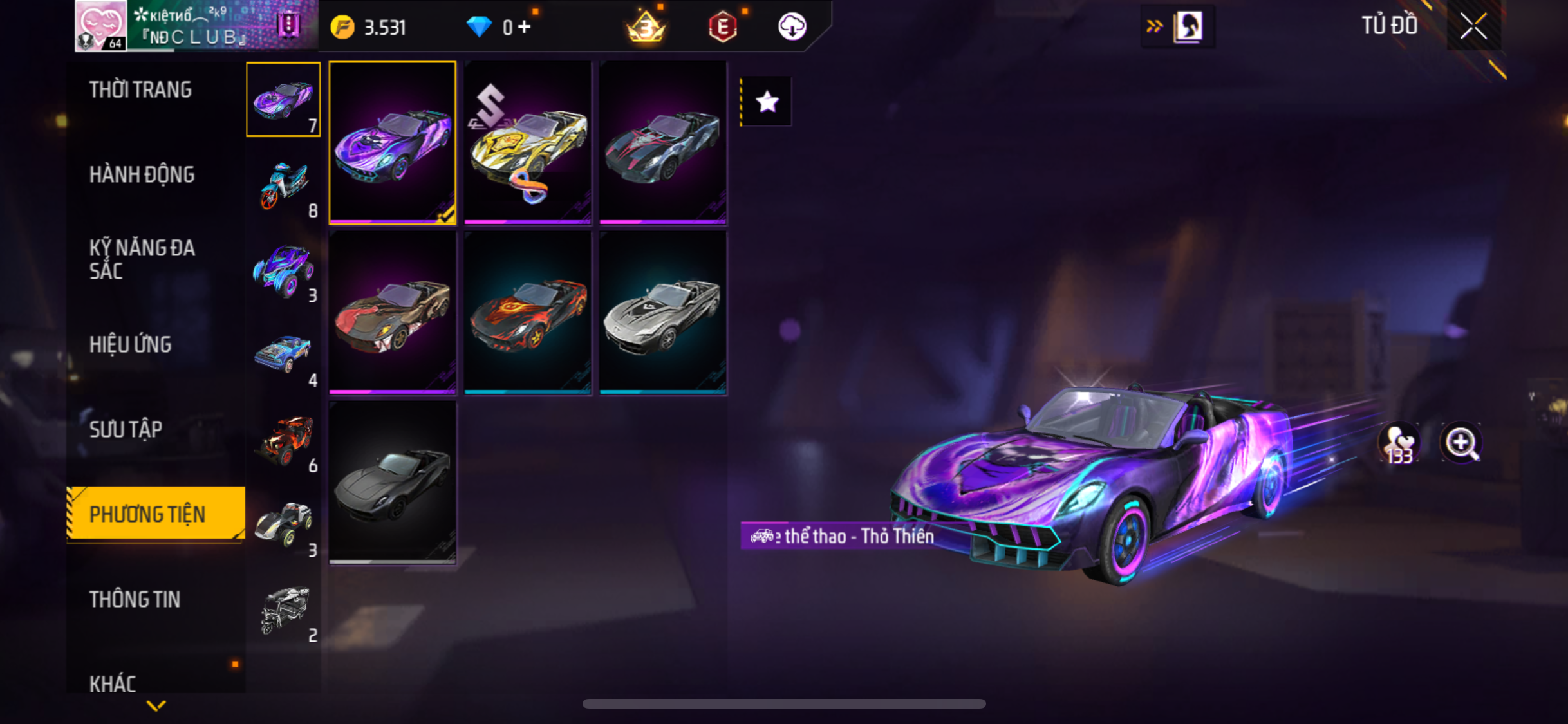Select the Hiệu Ứng category
1568x724 pixels.
pyautogui.click(x=130, y=344)
